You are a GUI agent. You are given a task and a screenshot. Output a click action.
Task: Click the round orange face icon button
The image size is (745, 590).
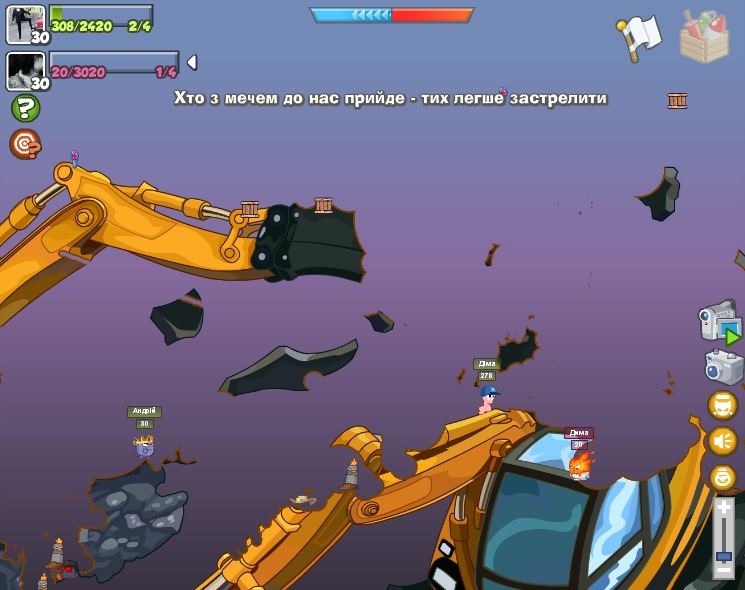point(722,405)
